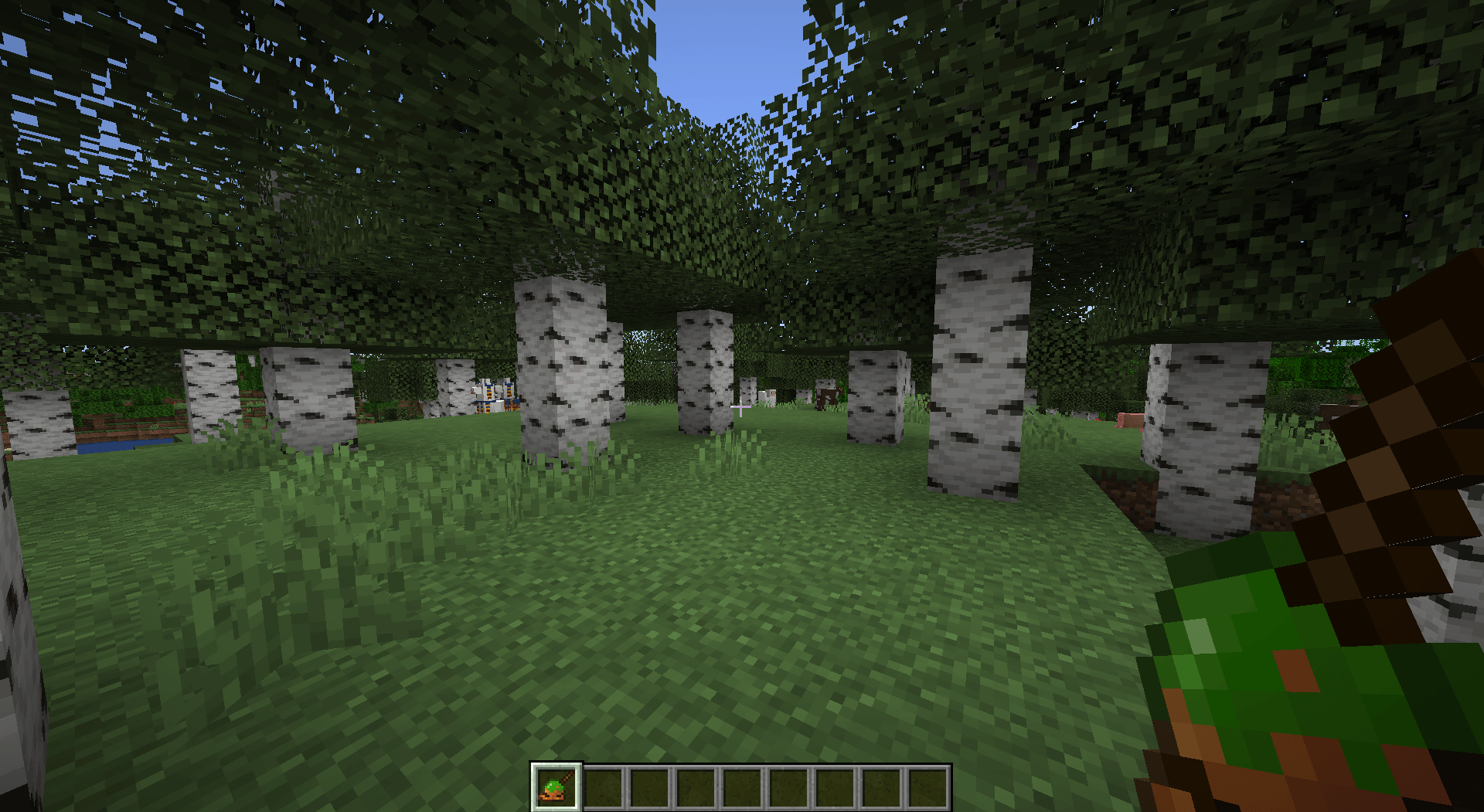Click the white sheep in the distance

[x=768, y=396]
